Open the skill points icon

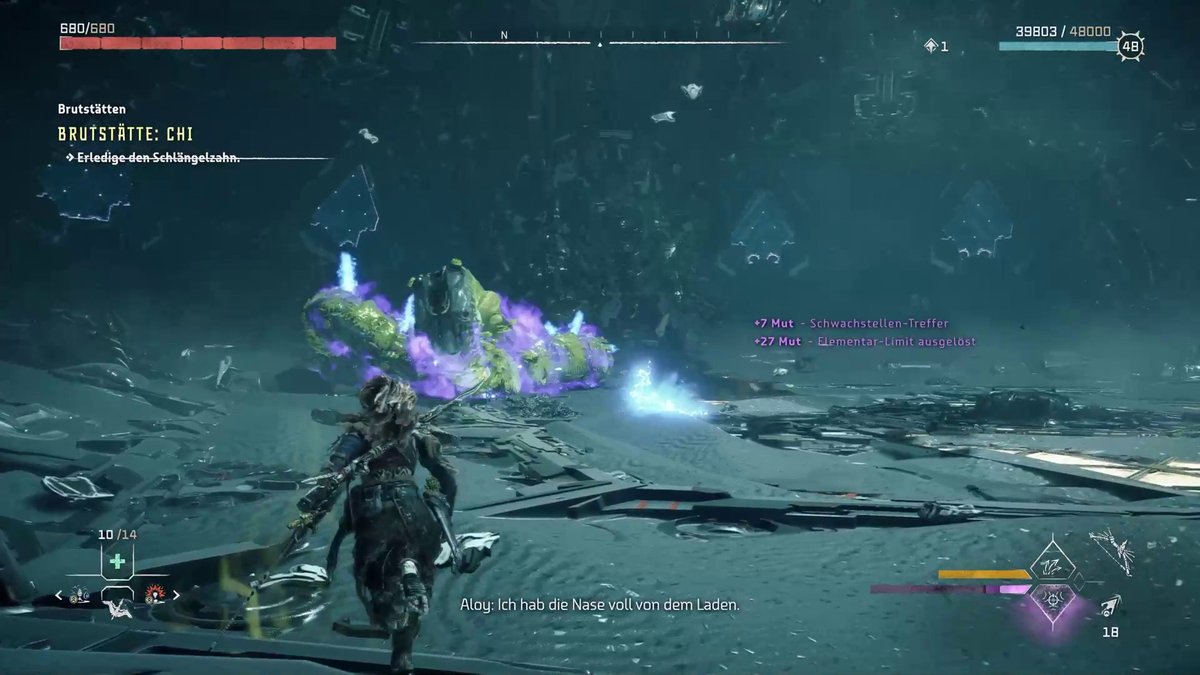pos(930,45)
